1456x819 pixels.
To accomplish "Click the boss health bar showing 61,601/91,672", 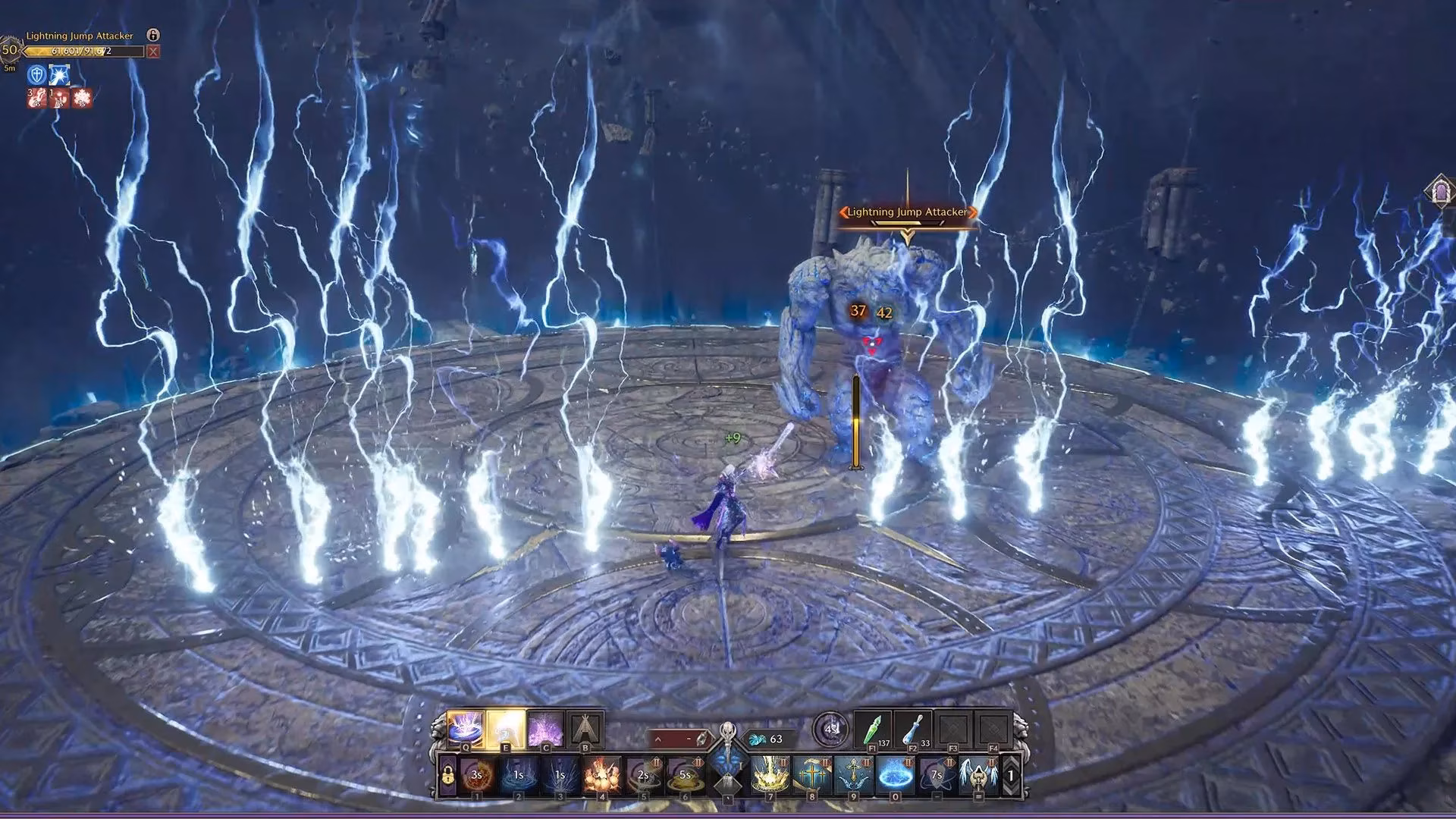I will tap(84, 51).
